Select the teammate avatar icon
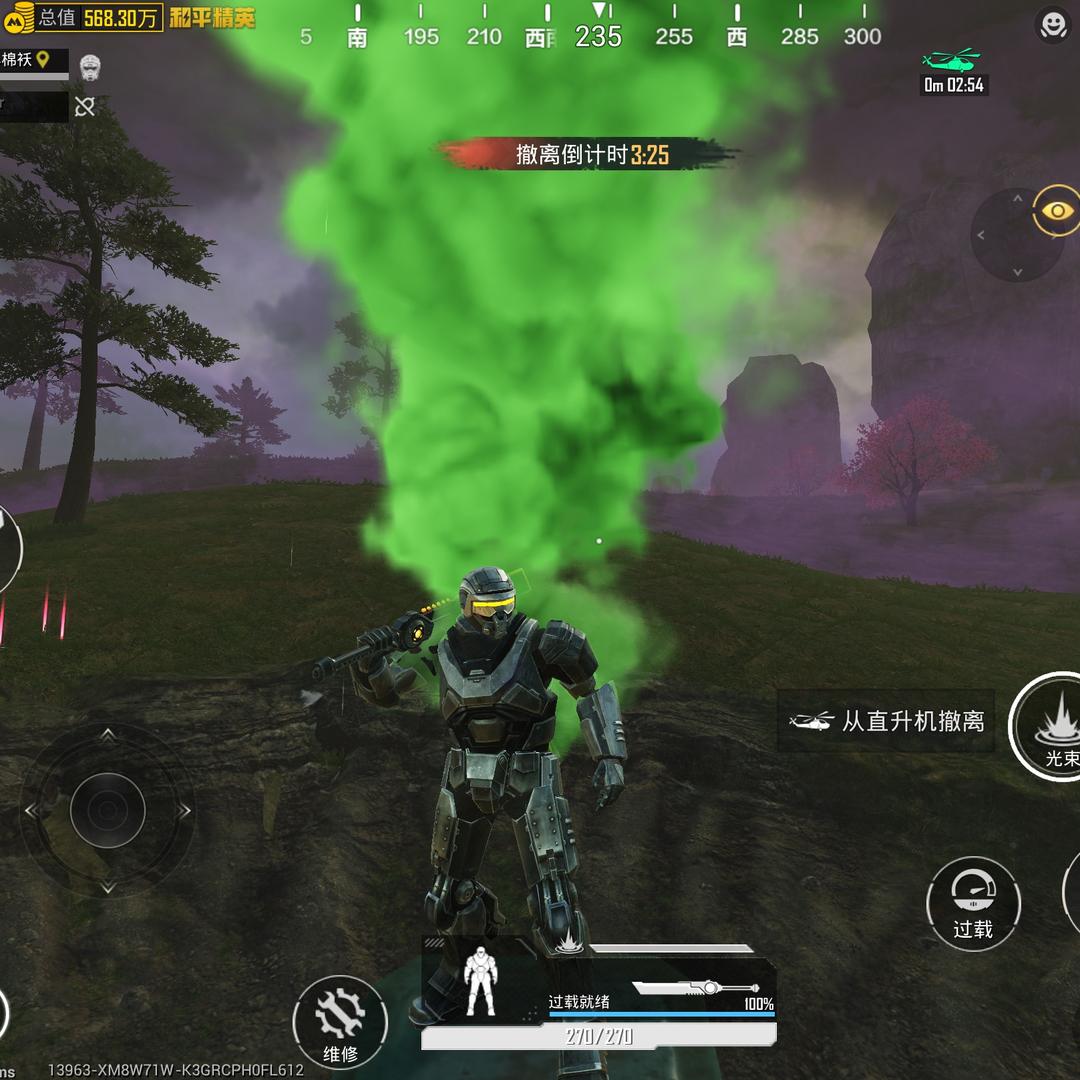 tap(90, 66)
